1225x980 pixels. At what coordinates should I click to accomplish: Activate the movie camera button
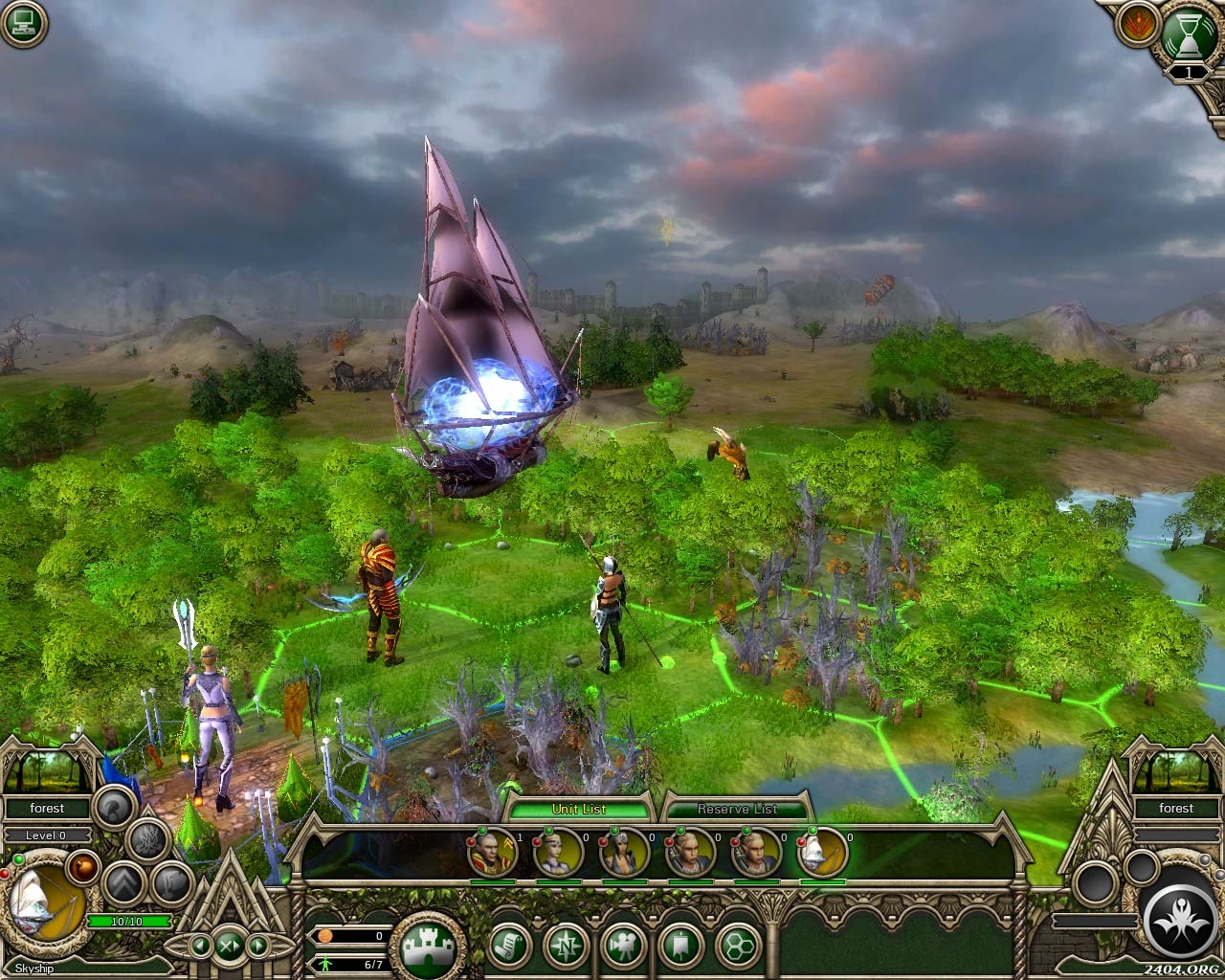pyautogui.click(x=625, y=947)
